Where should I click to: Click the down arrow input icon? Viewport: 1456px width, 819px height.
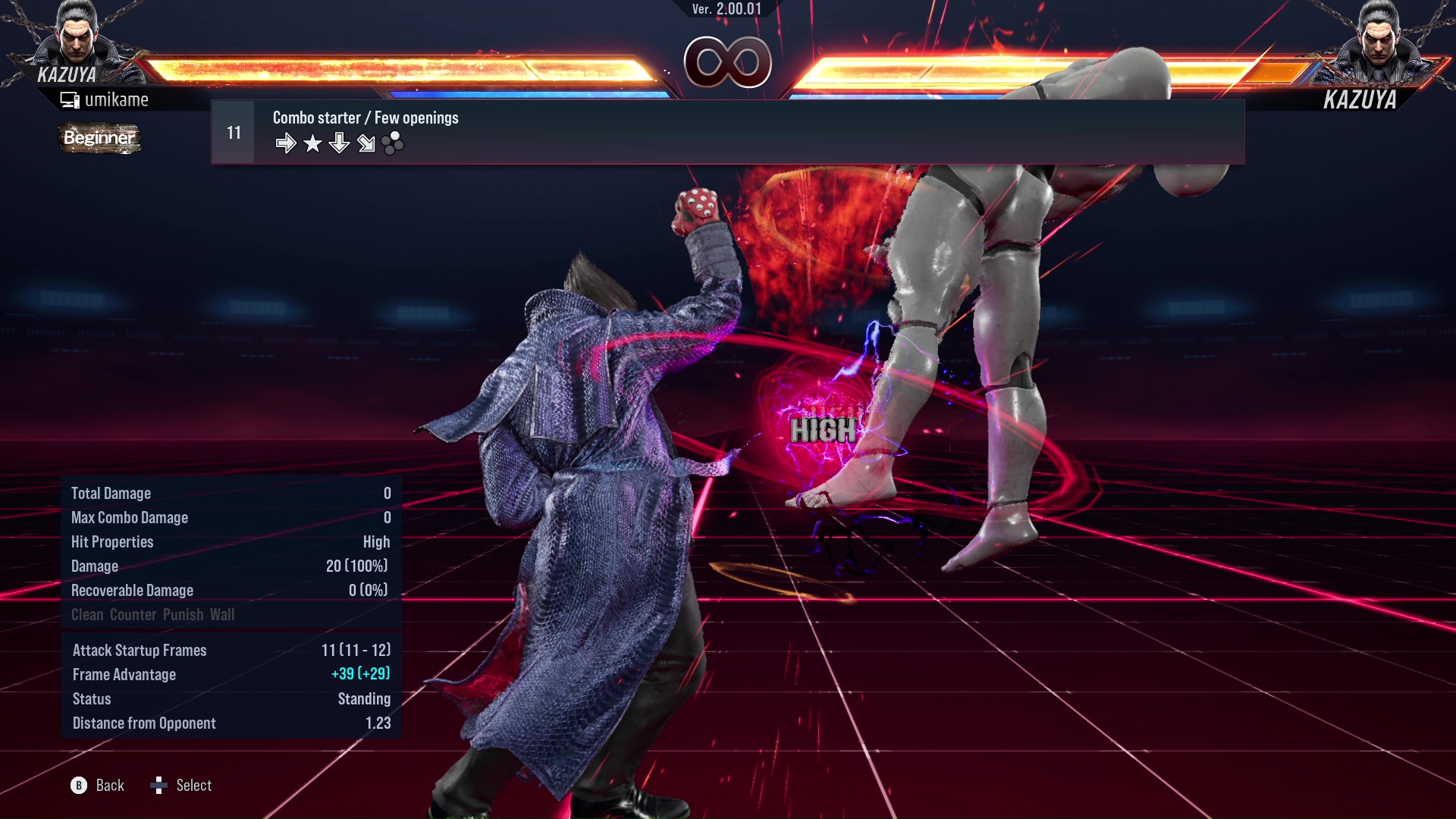339,143
